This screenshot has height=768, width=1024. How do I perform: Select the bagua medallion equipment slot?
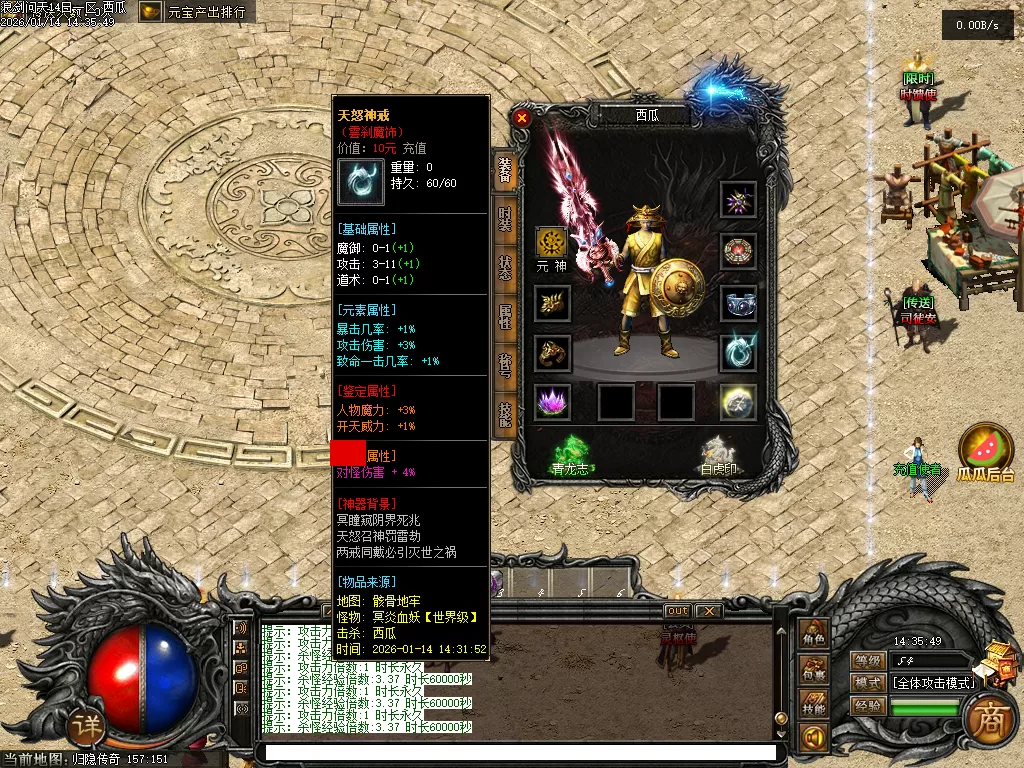(739, 251)
